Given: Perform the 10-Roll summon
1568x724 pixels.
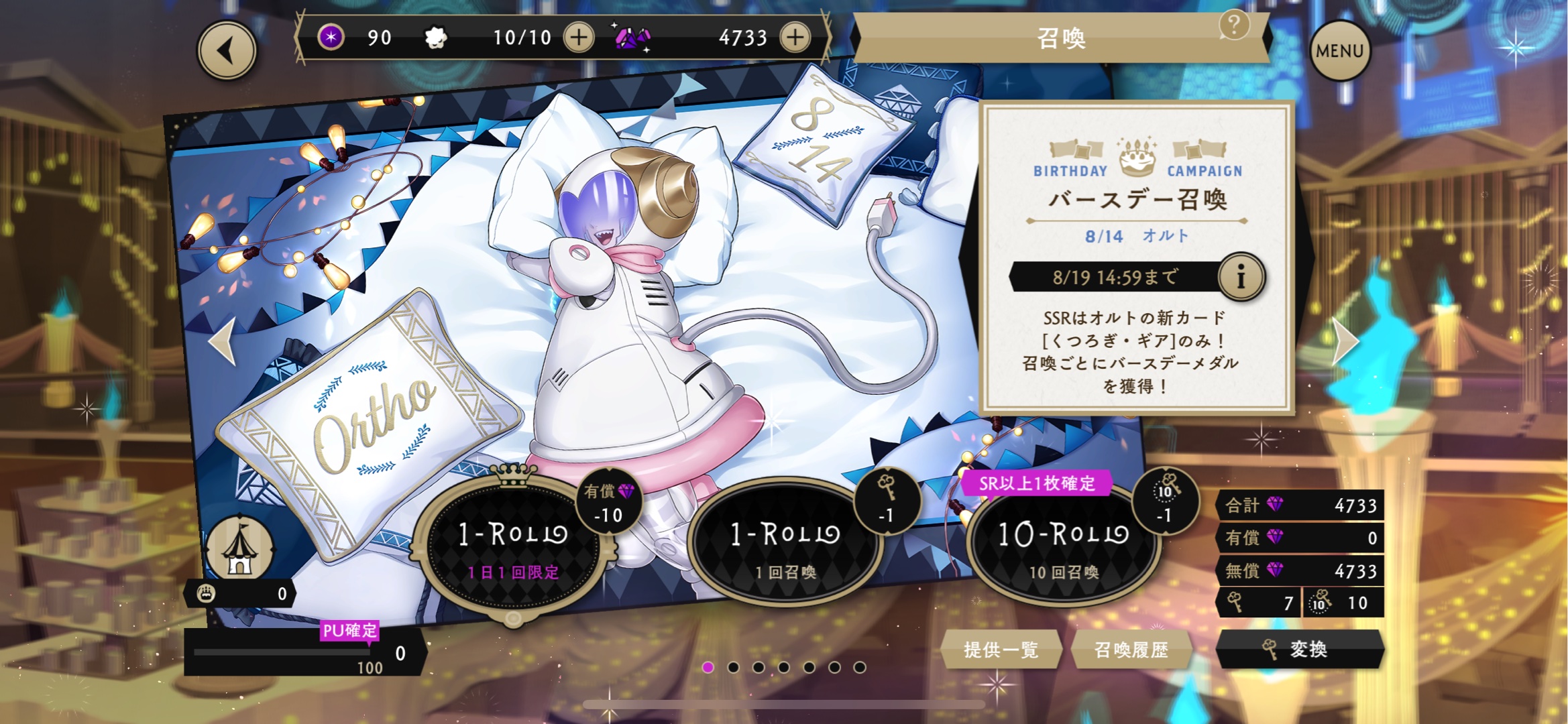Looking at the screenshot, I should pyautogui.click(x=1064, y=544).
